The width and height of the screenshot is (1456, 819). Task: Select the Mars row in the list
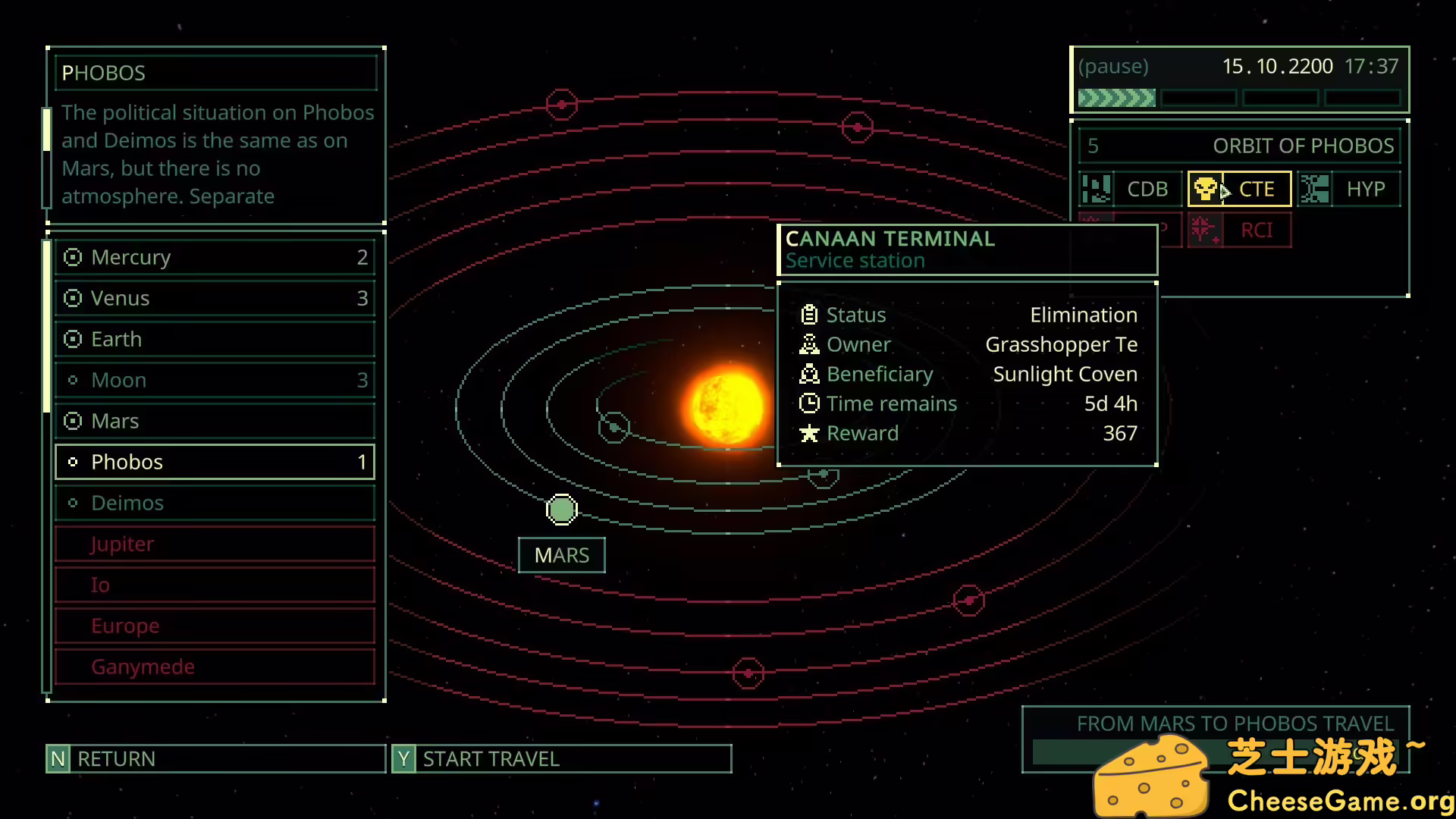point(215,422)
